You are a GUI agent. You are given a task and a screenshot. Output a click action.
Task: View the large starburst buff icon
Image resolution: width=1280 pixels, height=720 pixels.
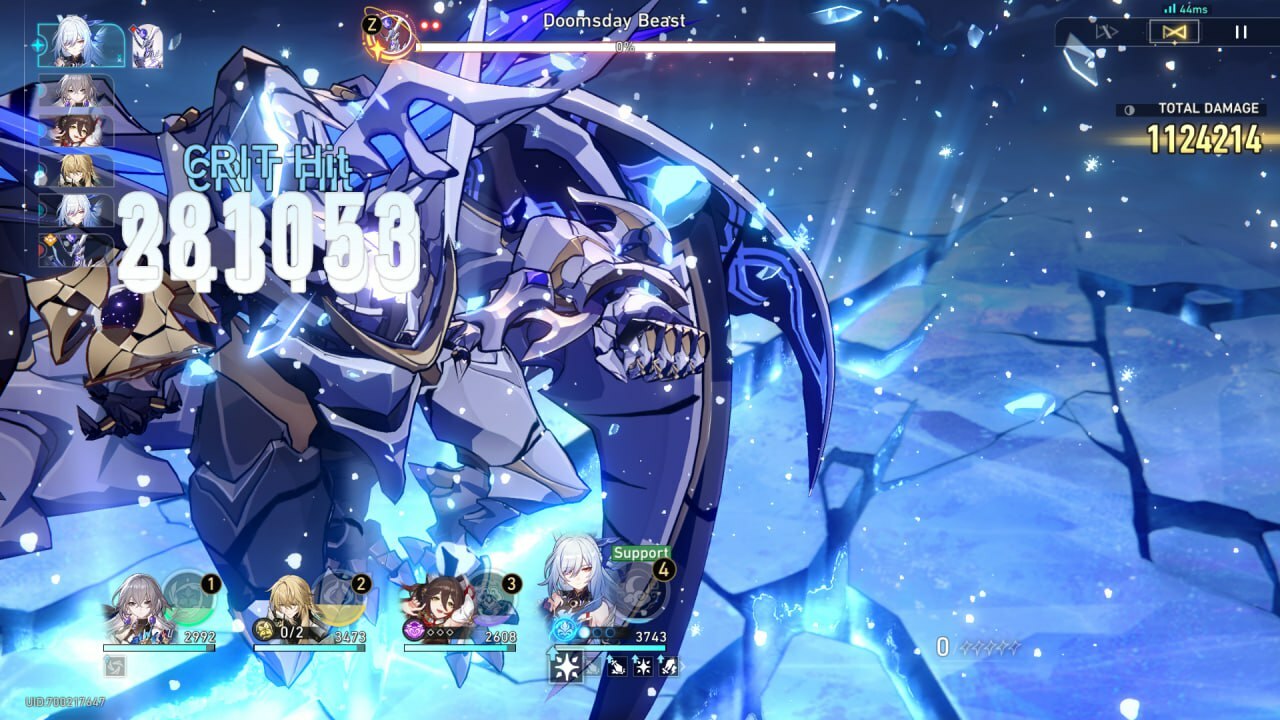click(566, 667)
